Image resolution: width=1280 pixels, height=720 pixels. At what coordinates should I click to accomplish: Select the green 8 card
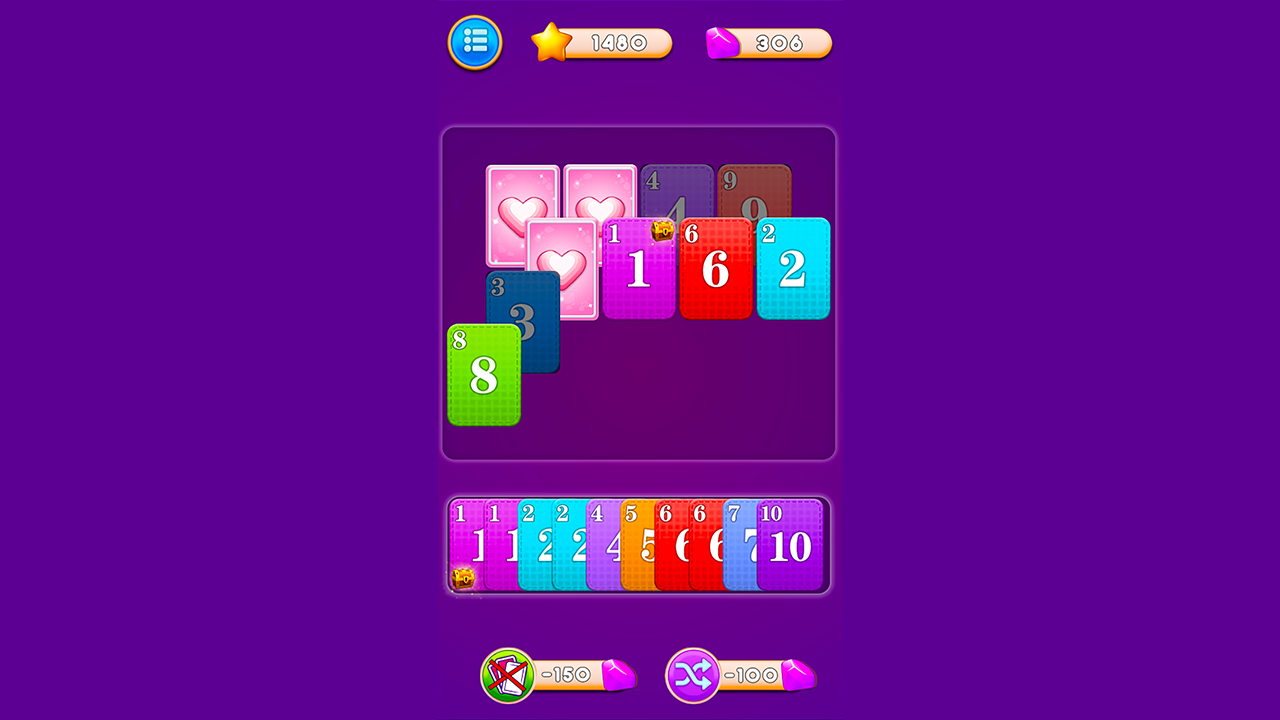point(484,375)
